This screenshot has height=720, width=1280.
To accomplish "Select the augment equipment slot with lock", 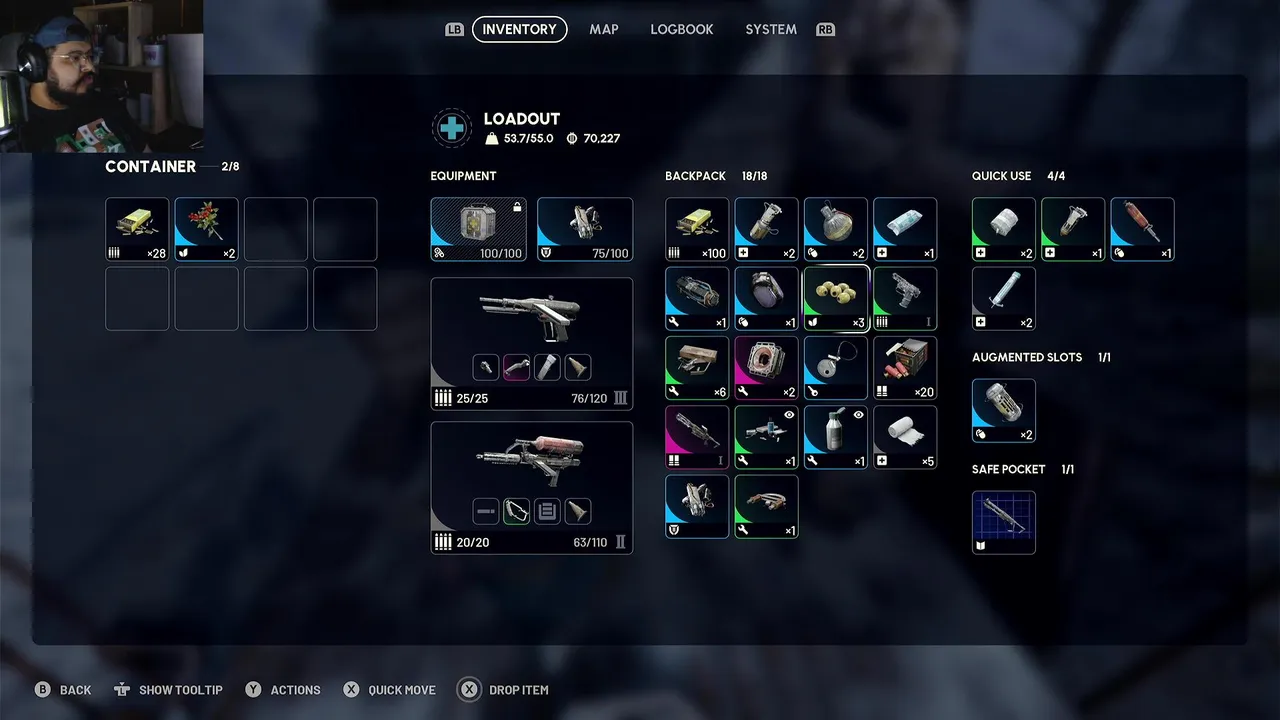I will pyautogui.click(x=478, y=229).
